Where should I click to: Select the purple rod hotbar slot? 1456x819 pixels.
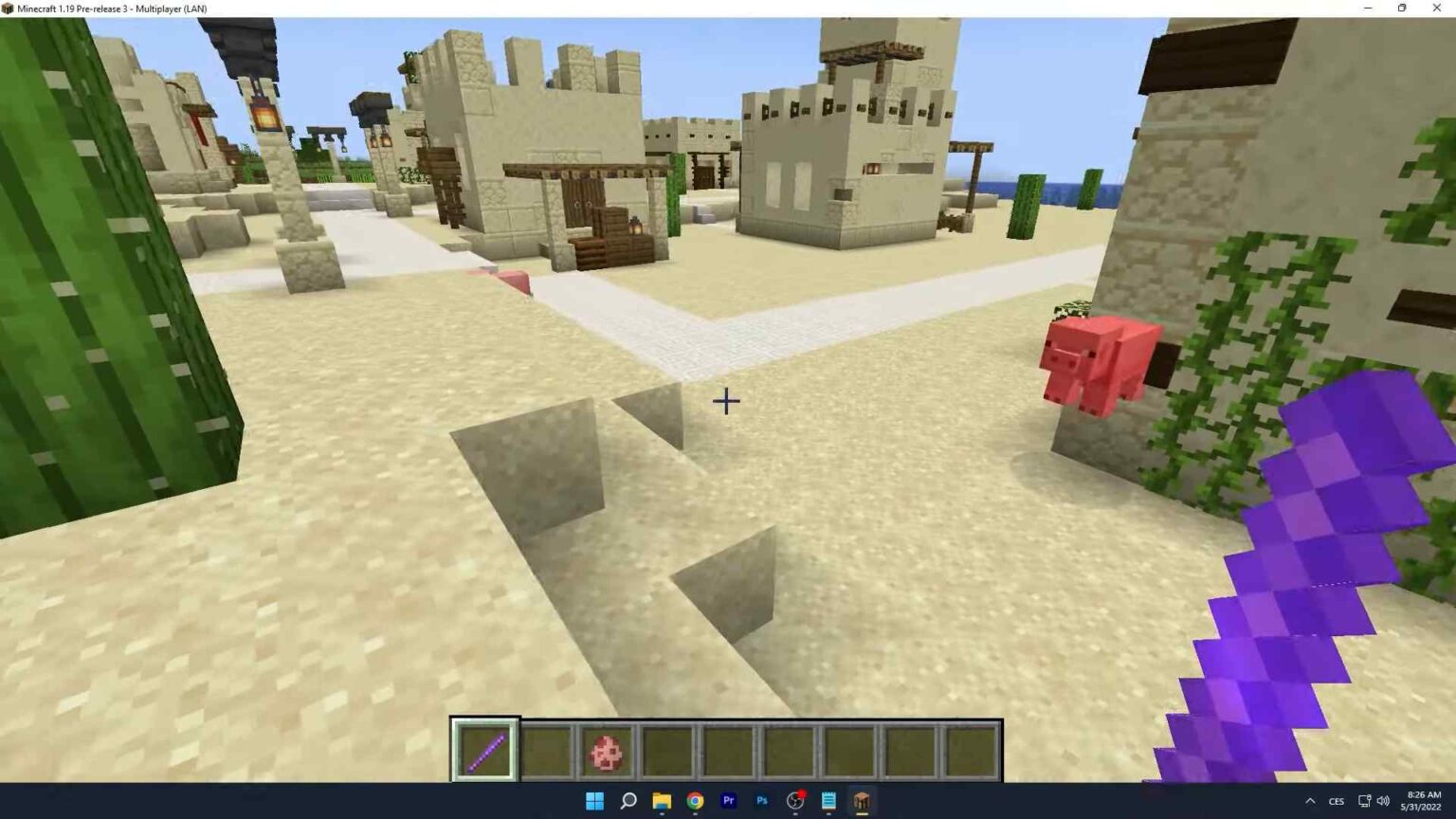pyautogui.click(x=485, y=752)
